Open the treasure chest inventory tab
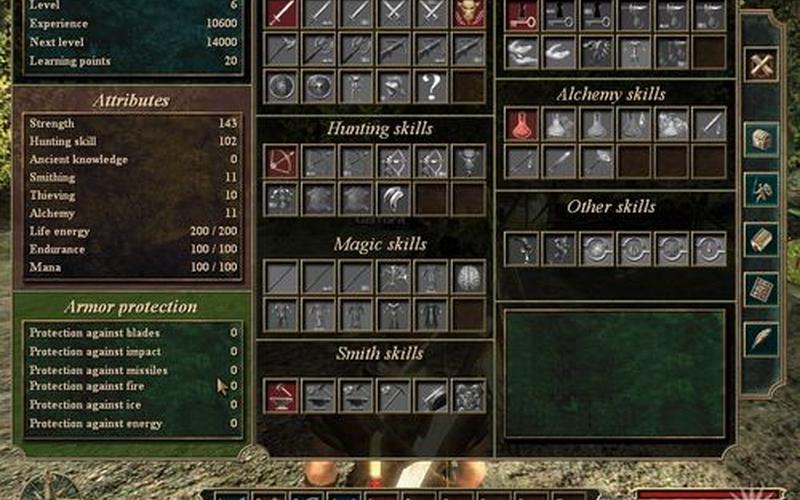 coord(763,139)
